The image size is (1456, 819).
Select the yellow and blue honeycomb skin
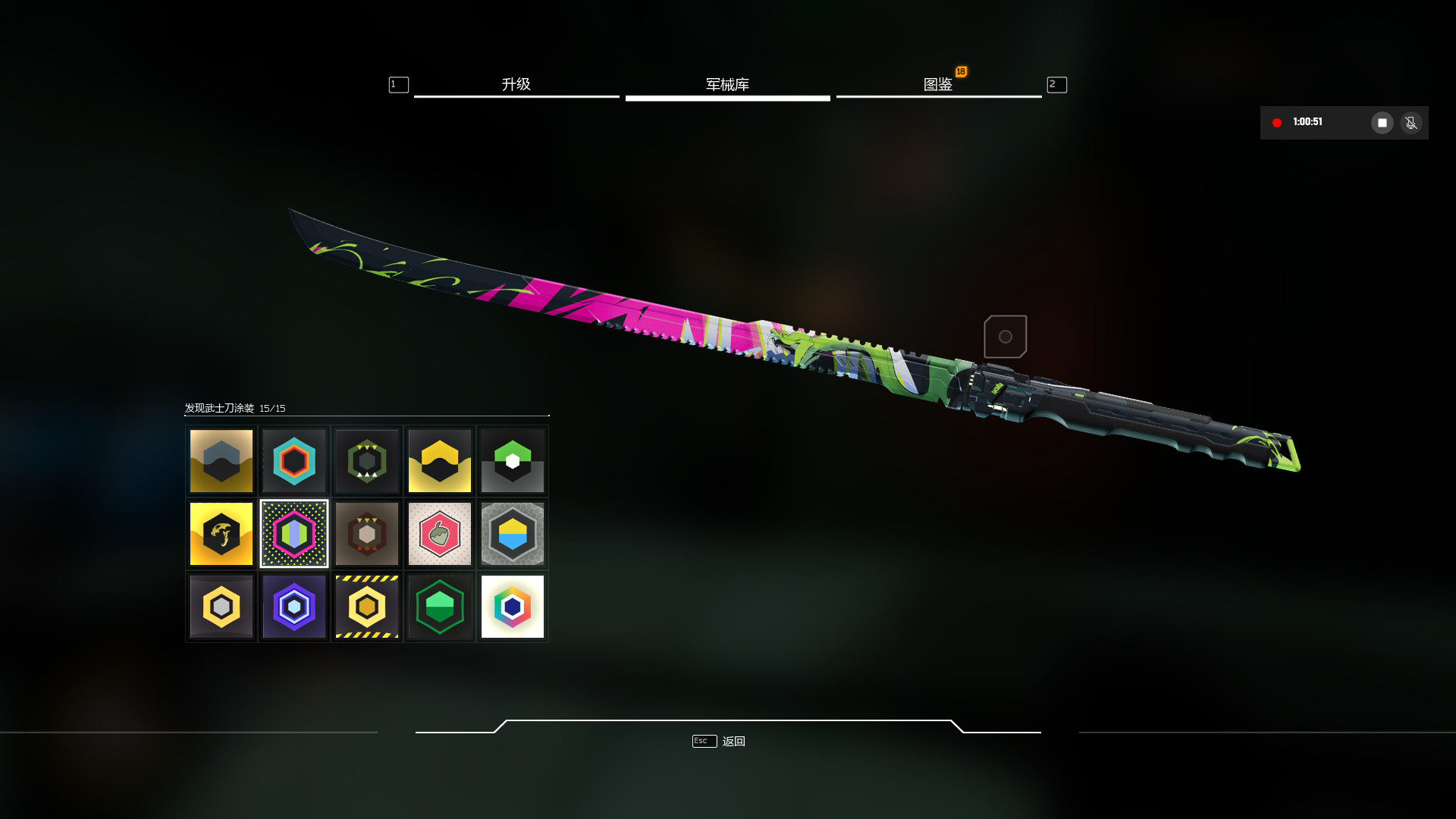coord(513,534)
